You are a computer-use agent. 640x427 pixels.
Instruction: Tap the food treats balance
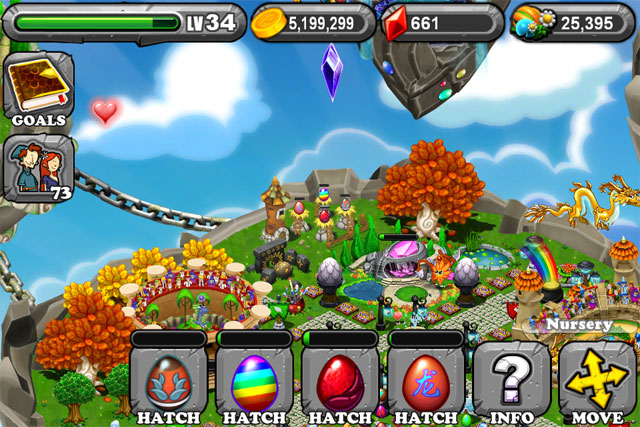click(x=572, y=23)
